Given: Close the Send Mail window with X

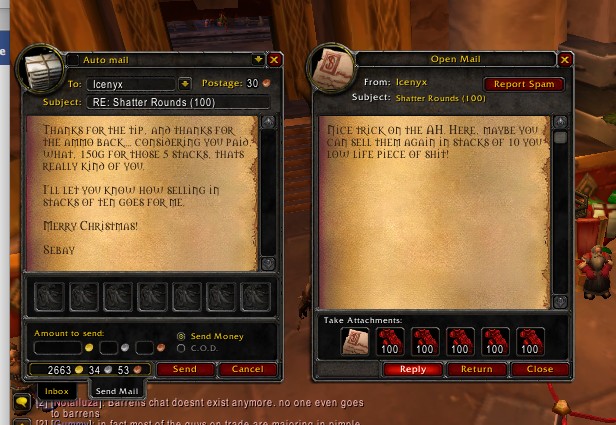Looking at the screenshot, I should (x=275, y=60).
